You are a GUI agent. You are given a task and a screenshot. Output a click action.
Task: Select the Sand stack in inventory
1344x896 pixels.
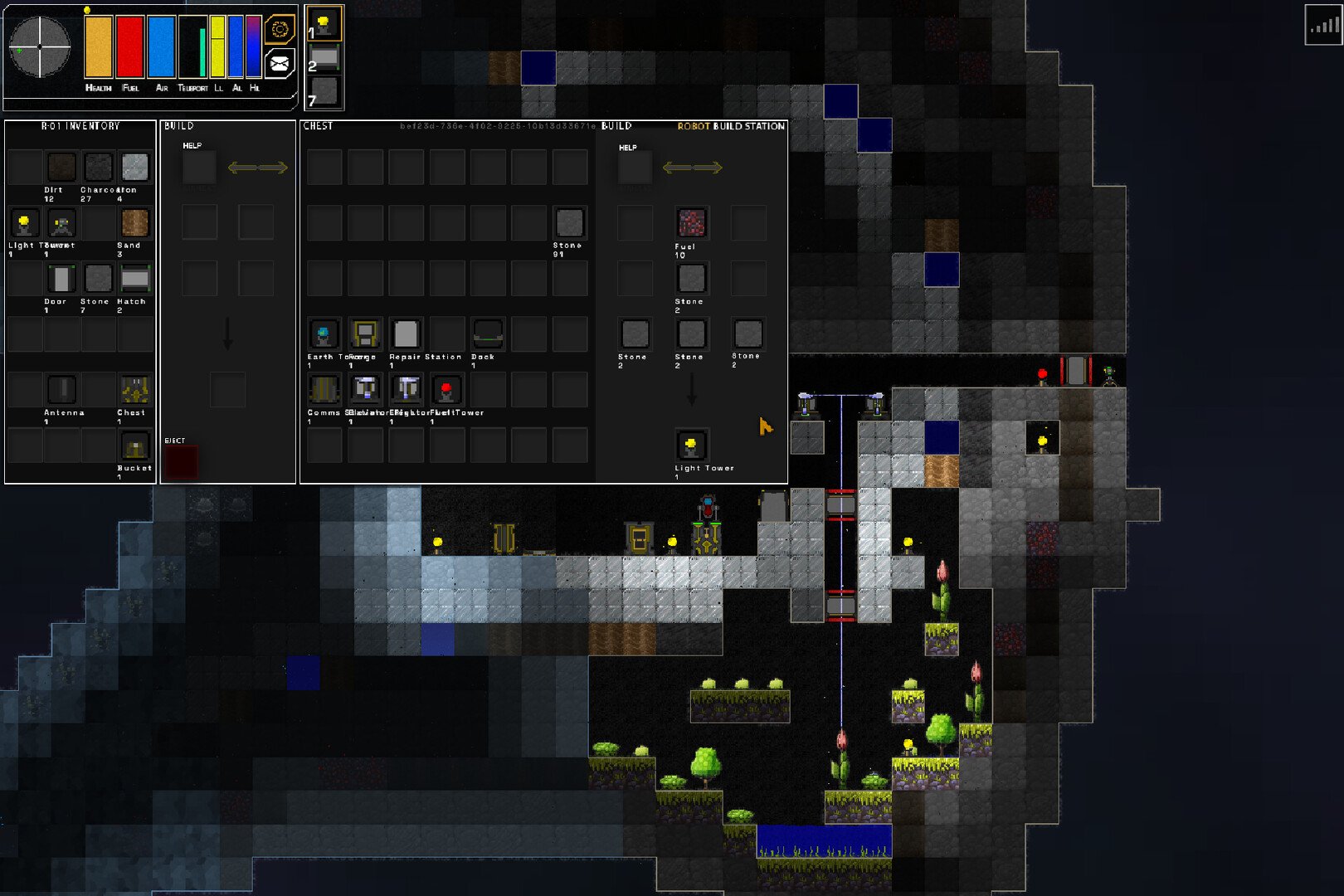coord(134,223)
